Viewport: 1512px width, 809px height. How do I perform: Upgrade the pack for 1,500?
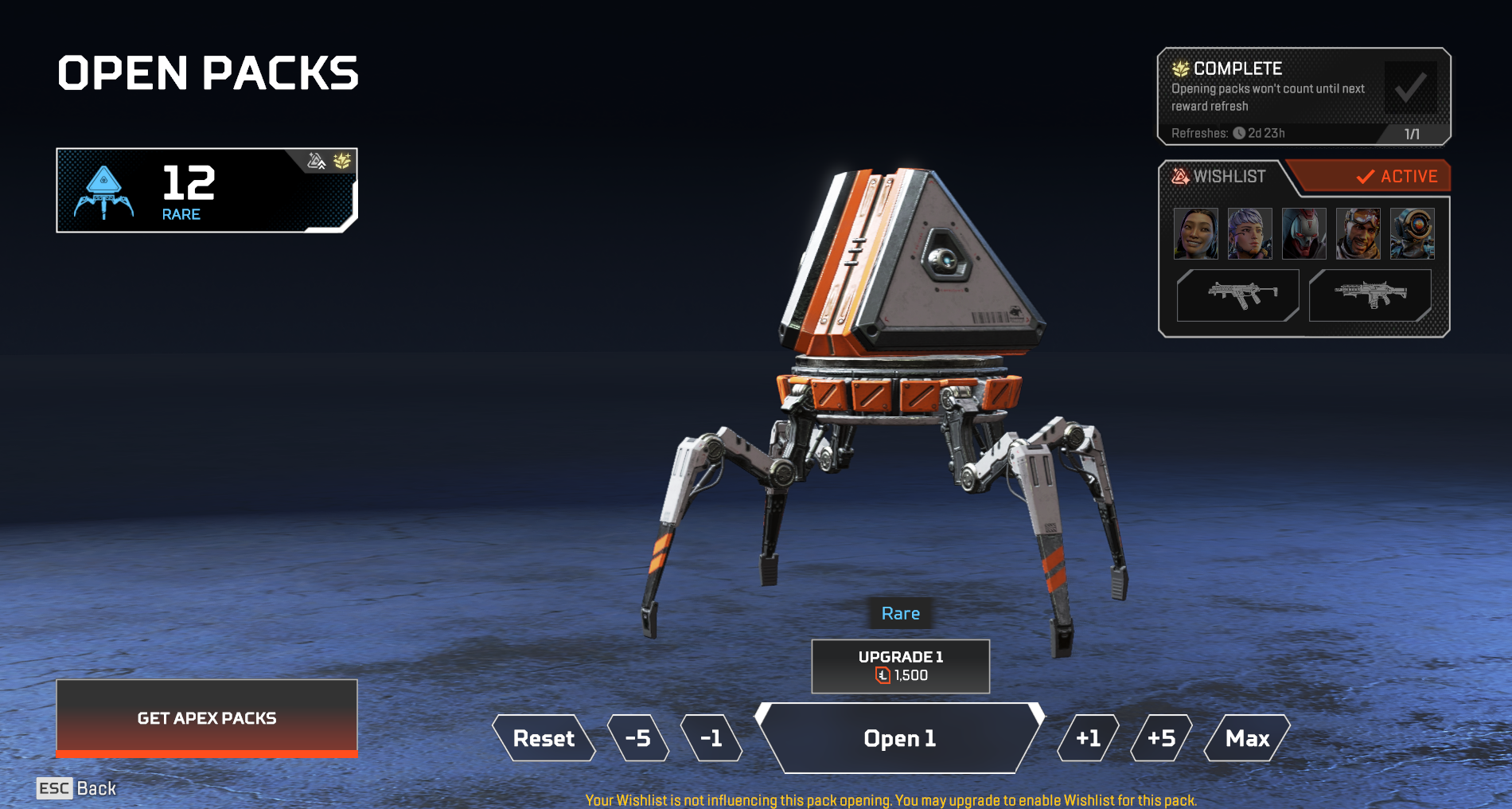[x=900, y=666]
